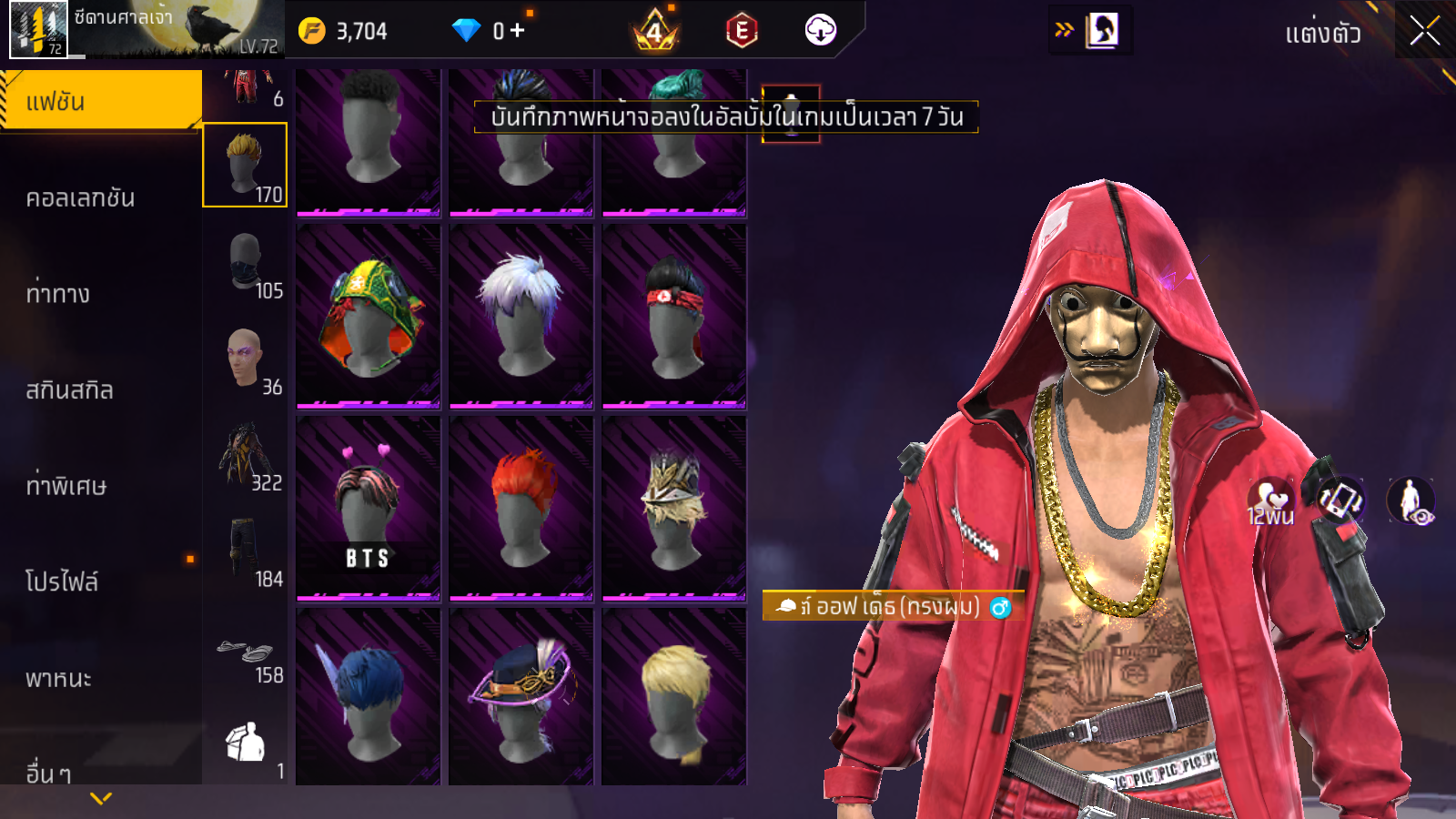Open the cloud download icon

820,31
